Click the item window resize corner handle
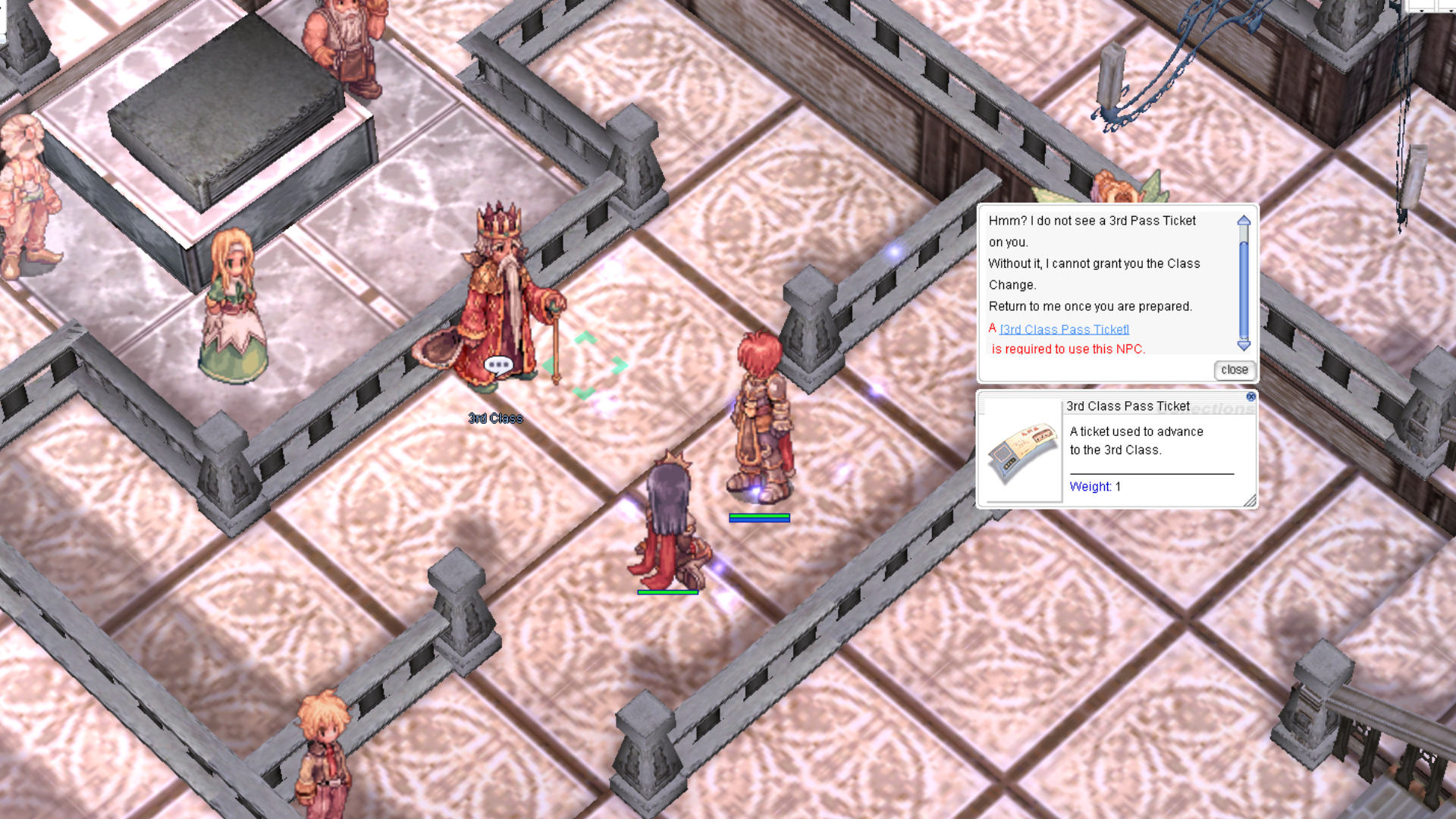Image resolution: width=1456 pixels, height=819 pixels. point(1250,500)
